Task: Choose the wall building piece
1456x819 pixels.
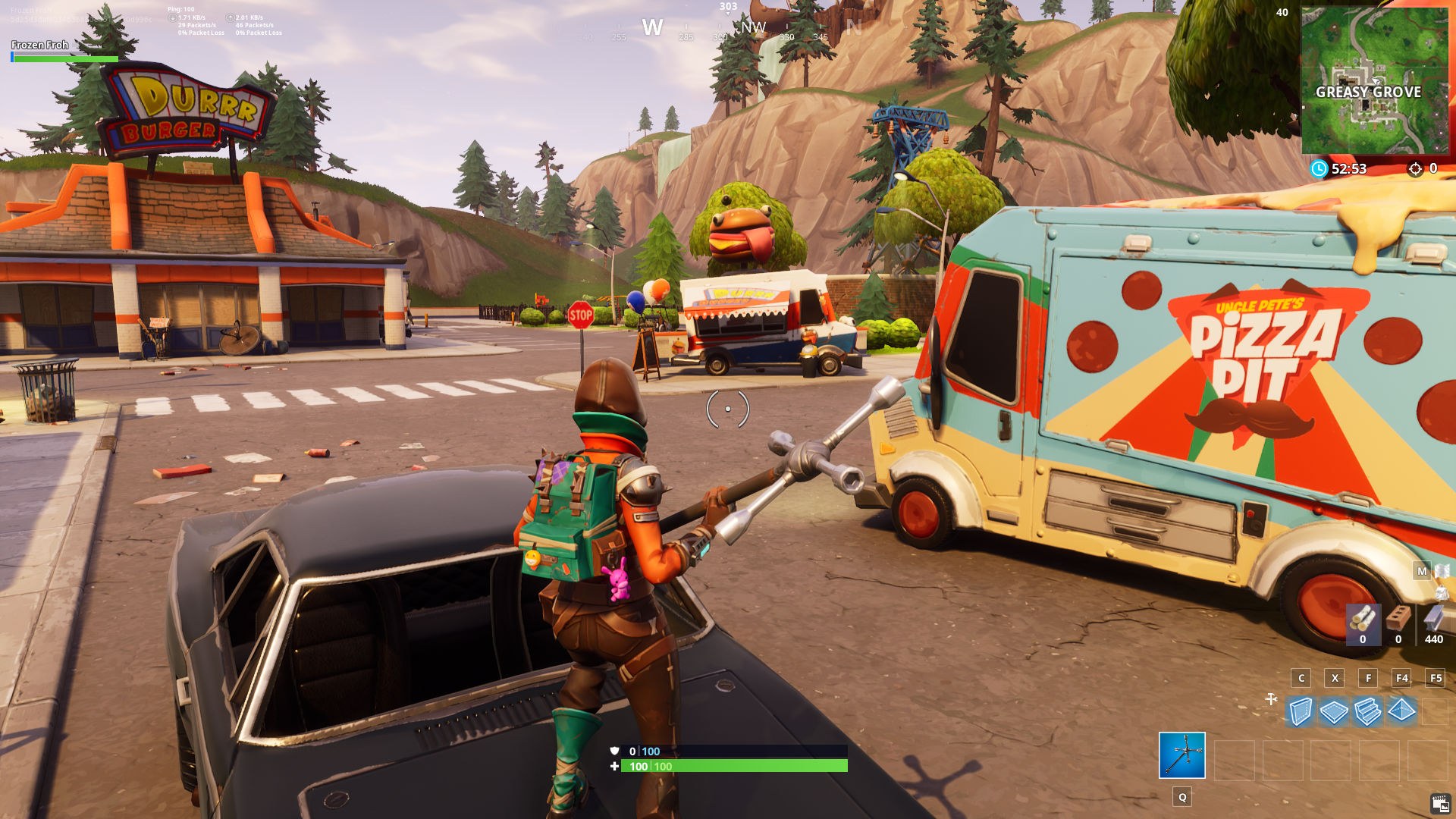Action: click(1301, 712)
